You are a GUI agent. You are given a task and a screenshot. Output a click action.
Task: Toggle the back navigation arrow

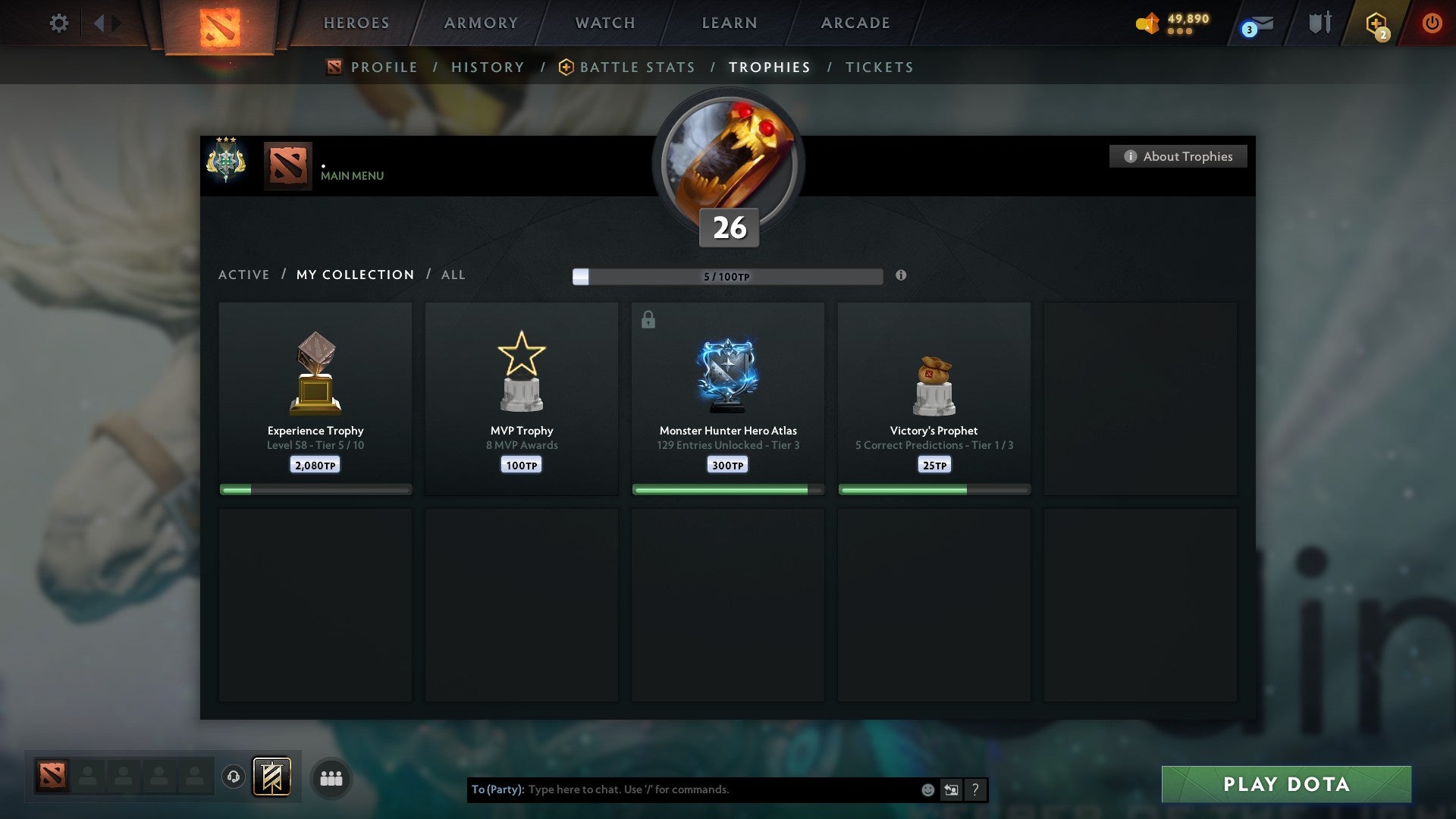pos(99,23)
